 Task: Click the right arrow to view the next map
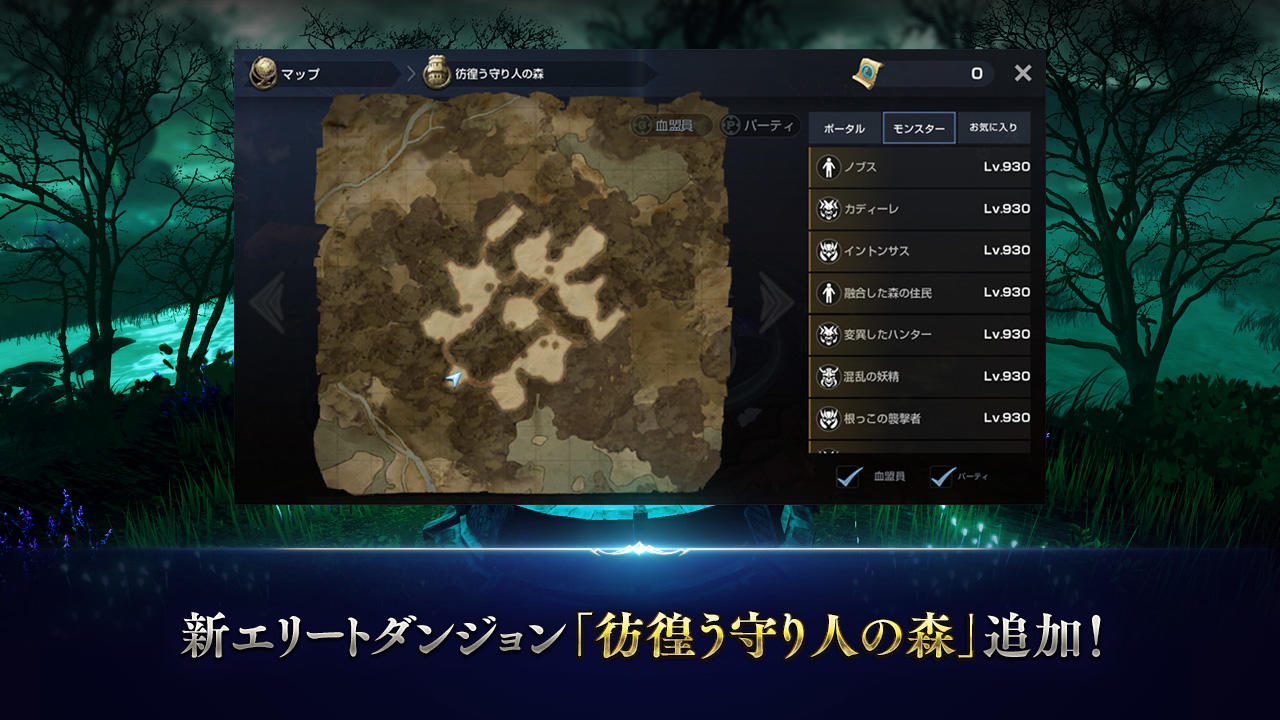(777, 300)
